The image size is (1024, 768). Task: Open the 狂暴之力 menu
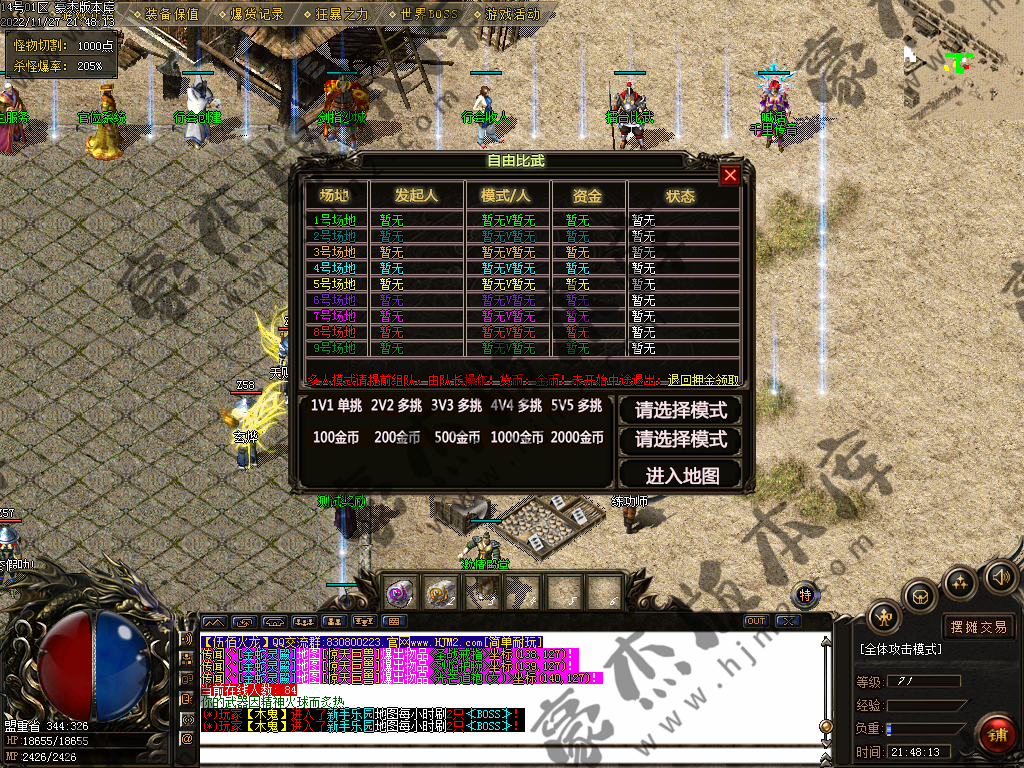click(342, 14)
